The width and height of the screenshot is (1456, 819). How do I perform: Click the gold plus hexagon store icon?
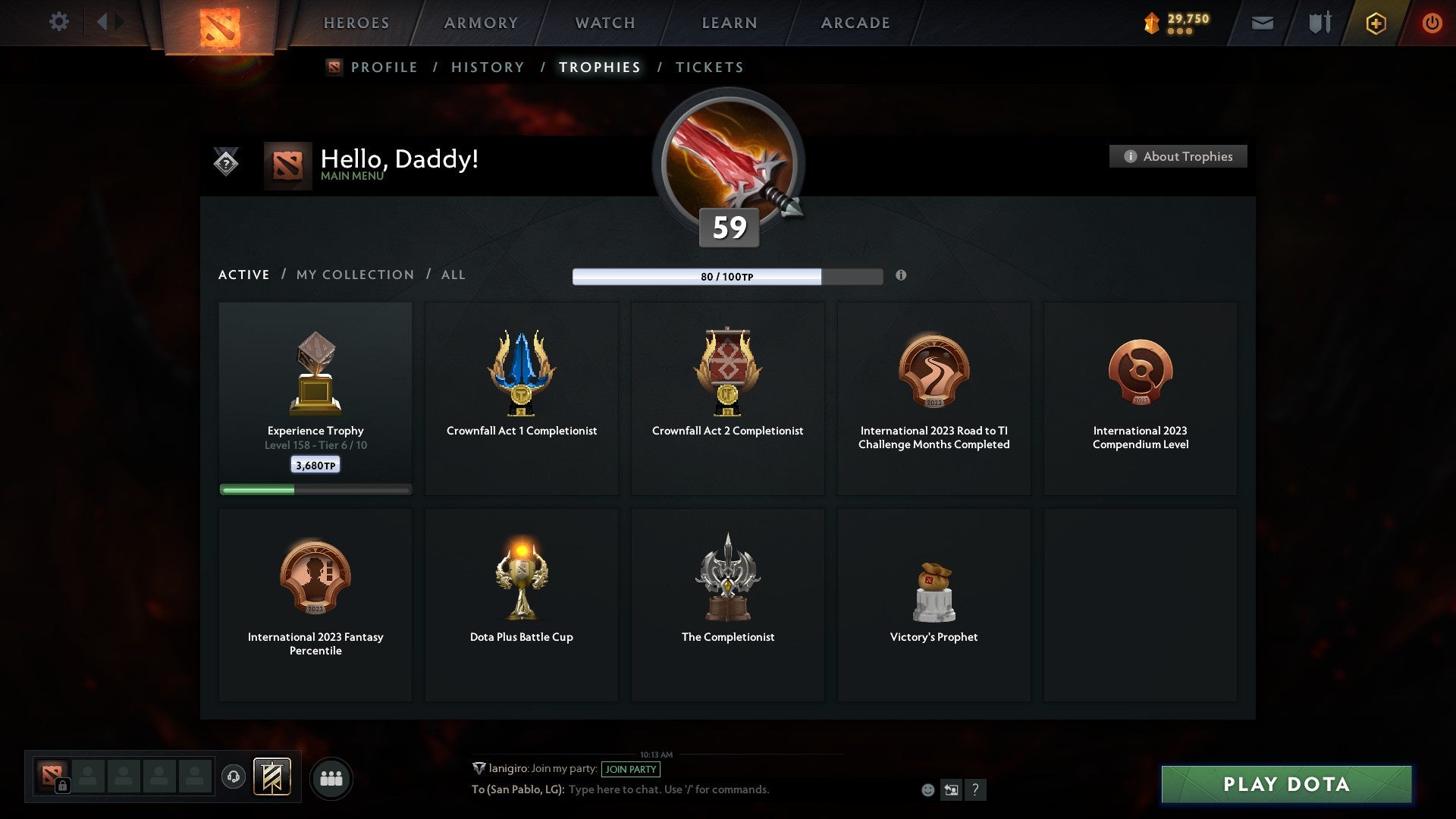pyautogui.click(x=1376, y=23)
